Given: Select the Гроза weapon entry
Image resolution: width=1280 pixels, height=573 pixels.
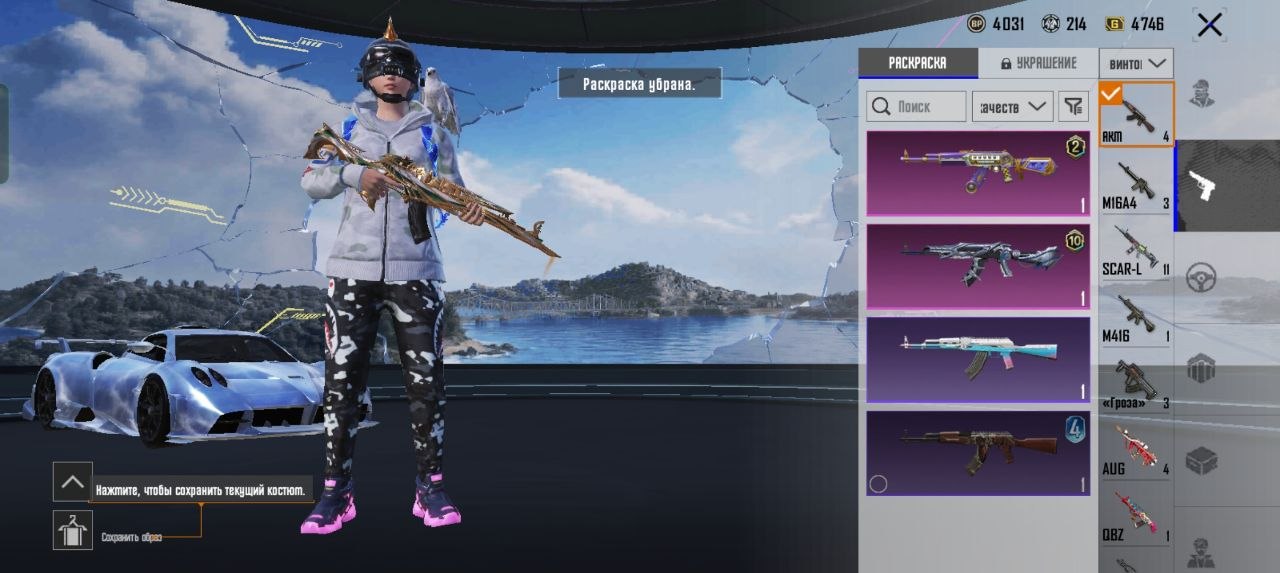Looking at the screenshot, I should [x=1136, y=384].
